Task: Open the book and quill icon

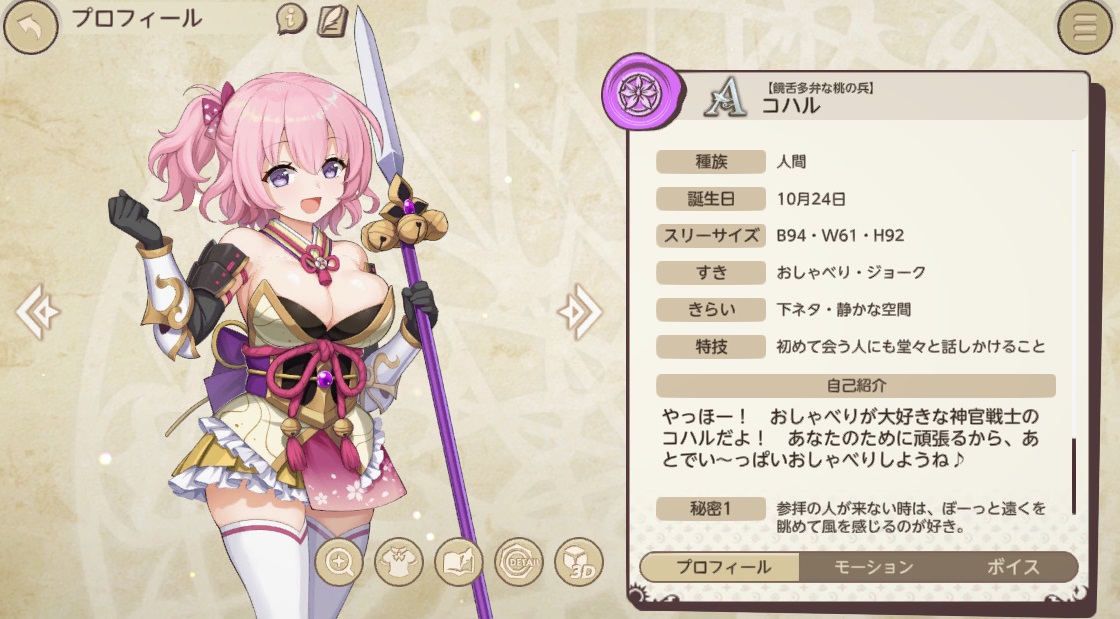Action: (459, 563)
